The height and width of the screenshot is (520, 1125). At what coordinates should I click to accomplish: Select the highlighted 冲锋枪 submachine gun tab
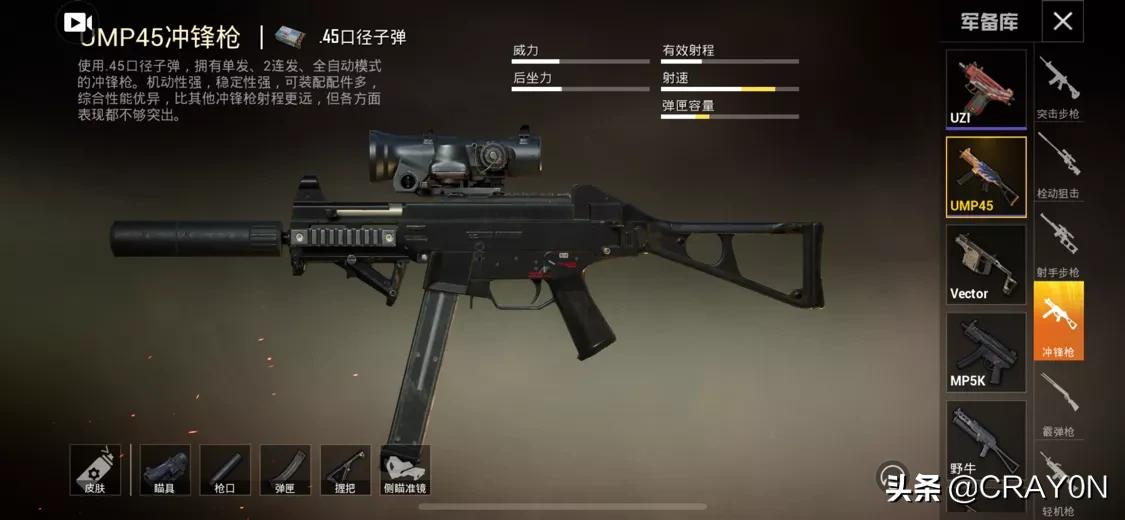coord(1058,321)
